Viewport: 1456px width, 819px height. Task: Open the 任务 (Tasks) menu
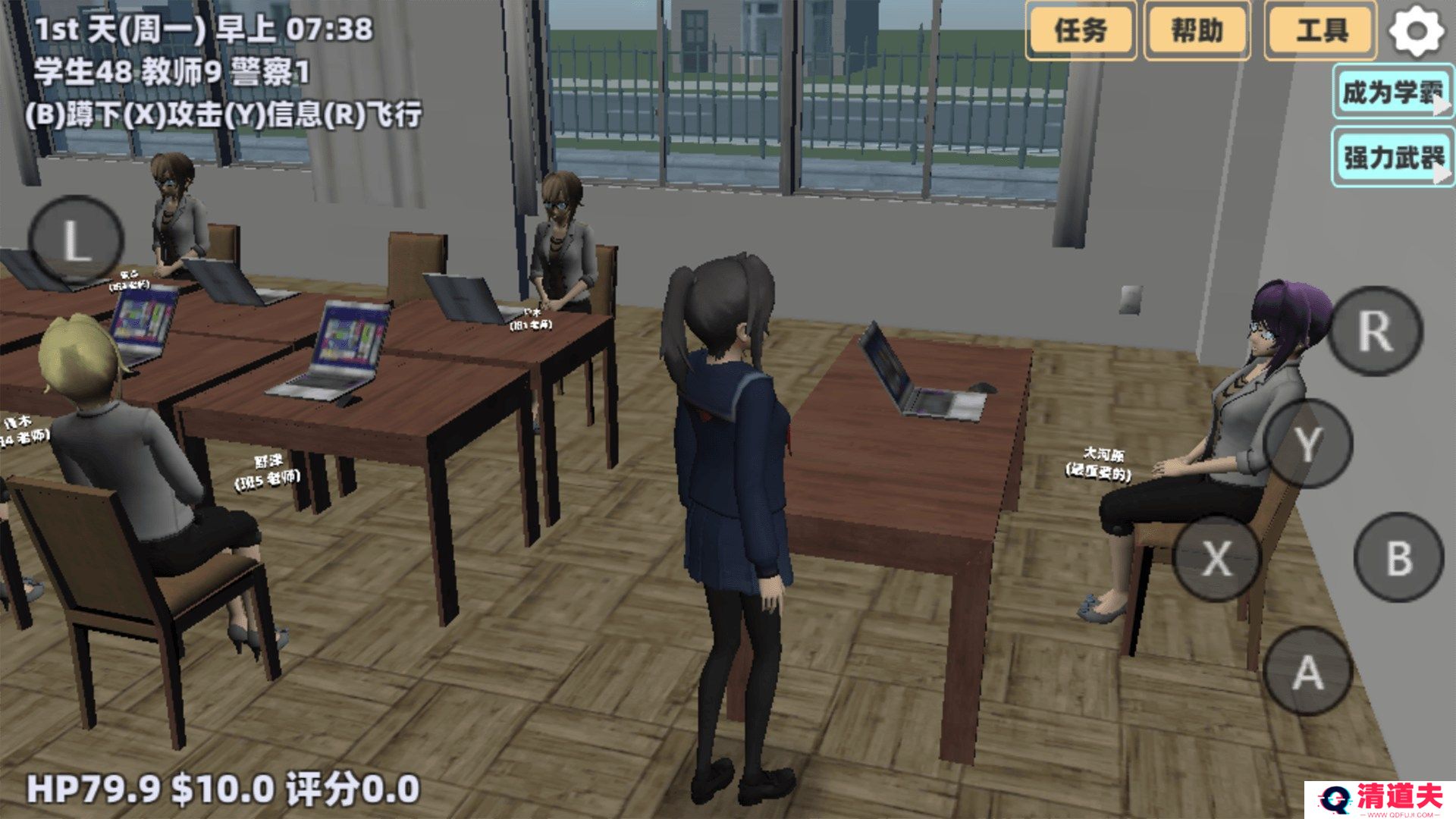[1080, 31]
